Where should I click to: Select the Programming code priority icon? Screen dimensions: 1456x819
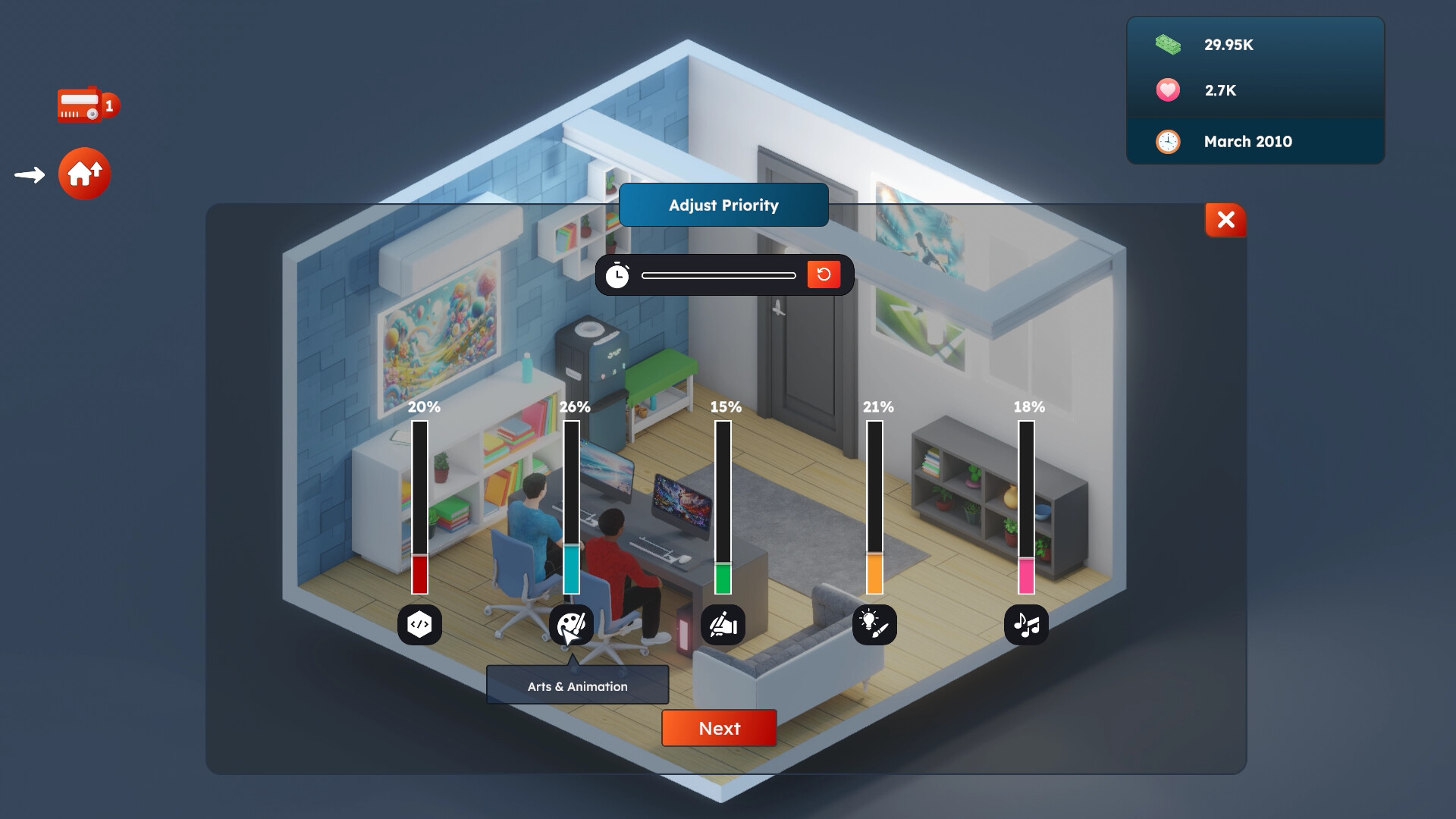419,625
